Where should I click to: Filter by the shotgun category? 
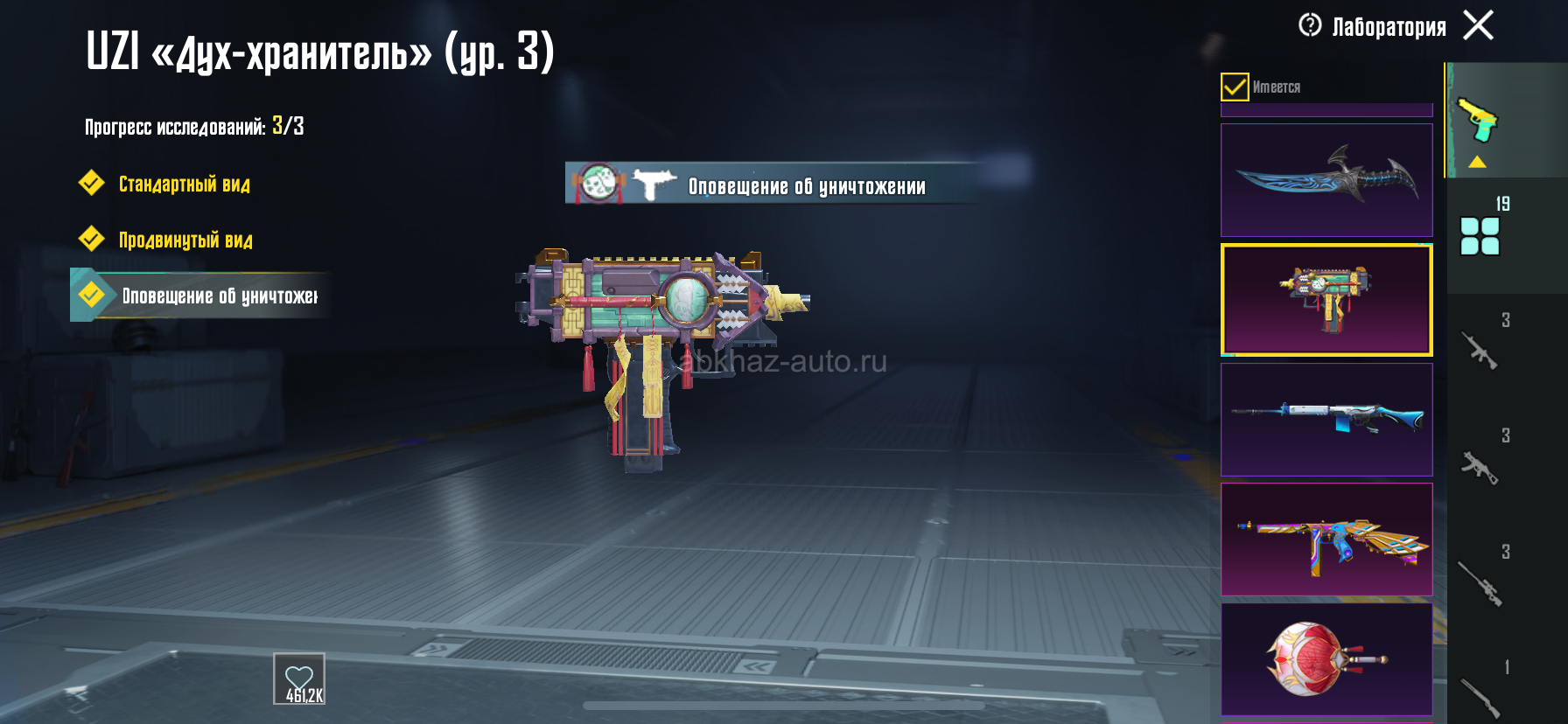[1480, 695]
